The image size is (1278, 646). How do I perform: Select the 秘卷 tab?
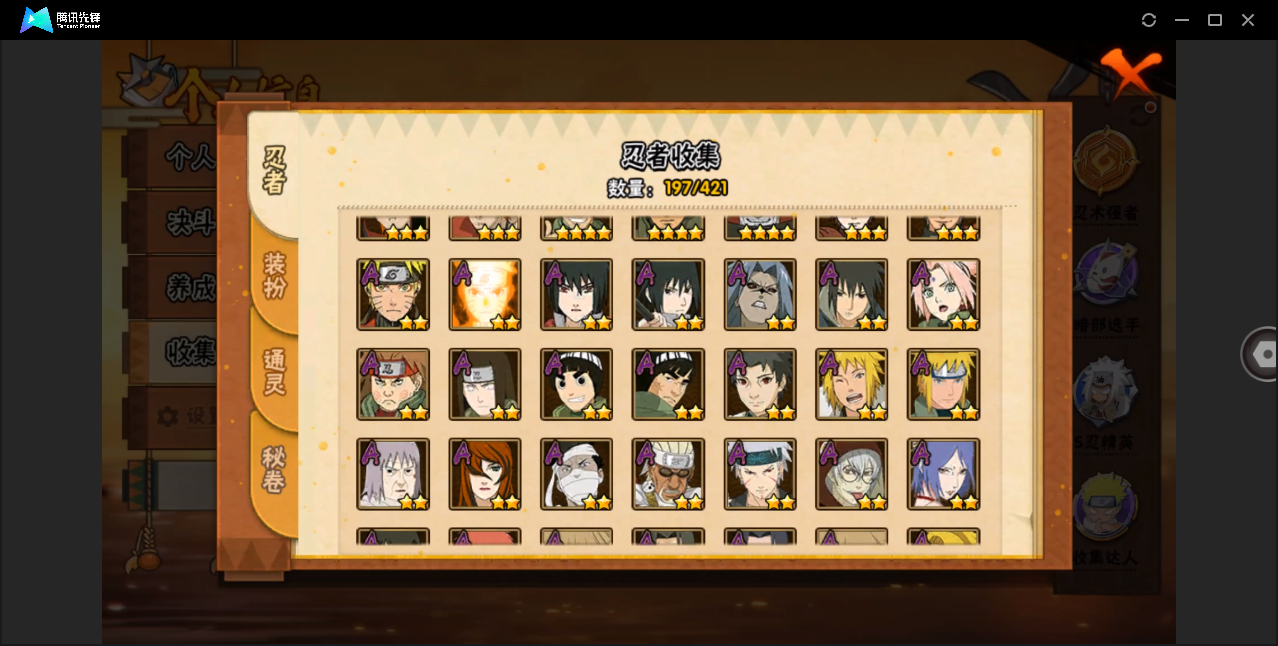point(275,470)
